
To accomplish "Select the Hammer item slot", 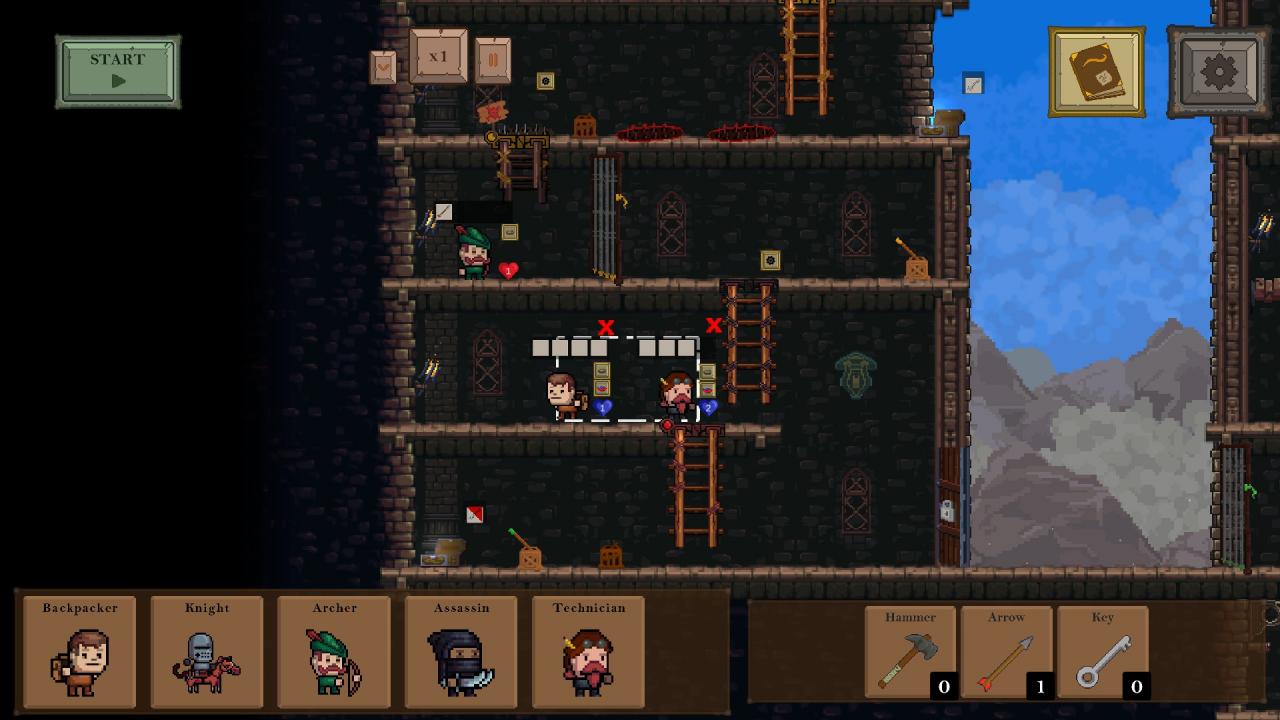I will (910, 652).
